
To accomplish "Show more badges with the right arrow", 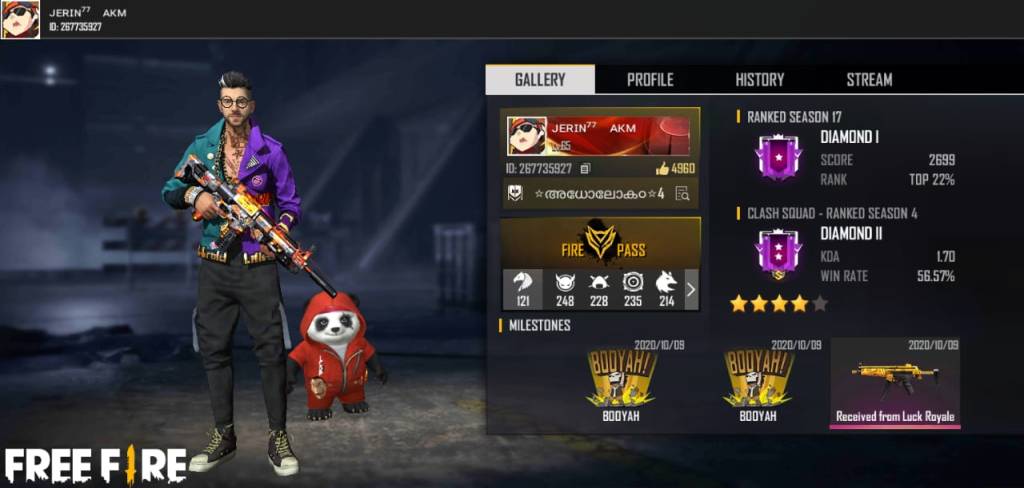I will point(691,290).
